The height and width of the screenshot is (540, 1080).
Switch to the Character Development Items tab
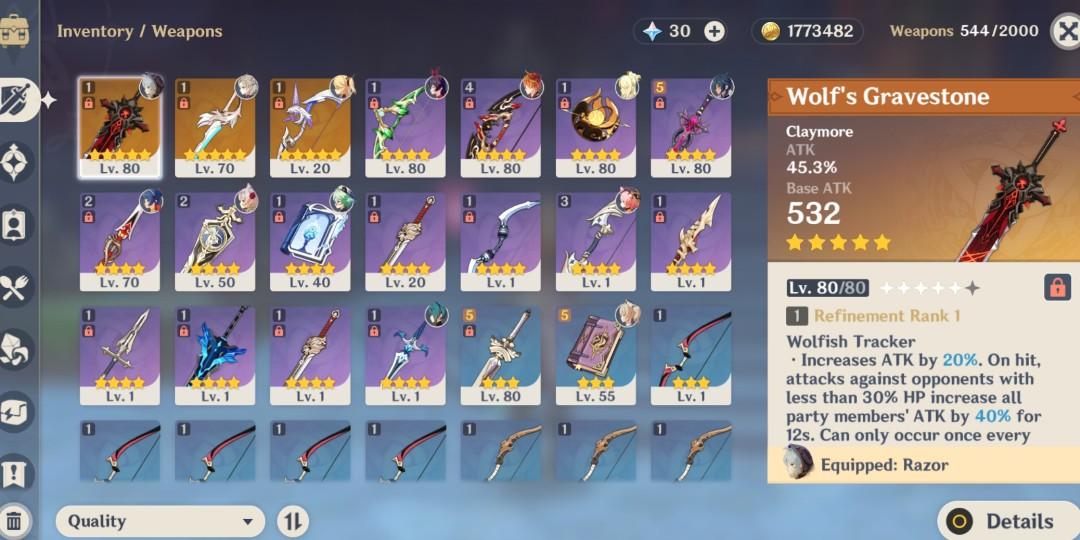click(x=17, y=224)
